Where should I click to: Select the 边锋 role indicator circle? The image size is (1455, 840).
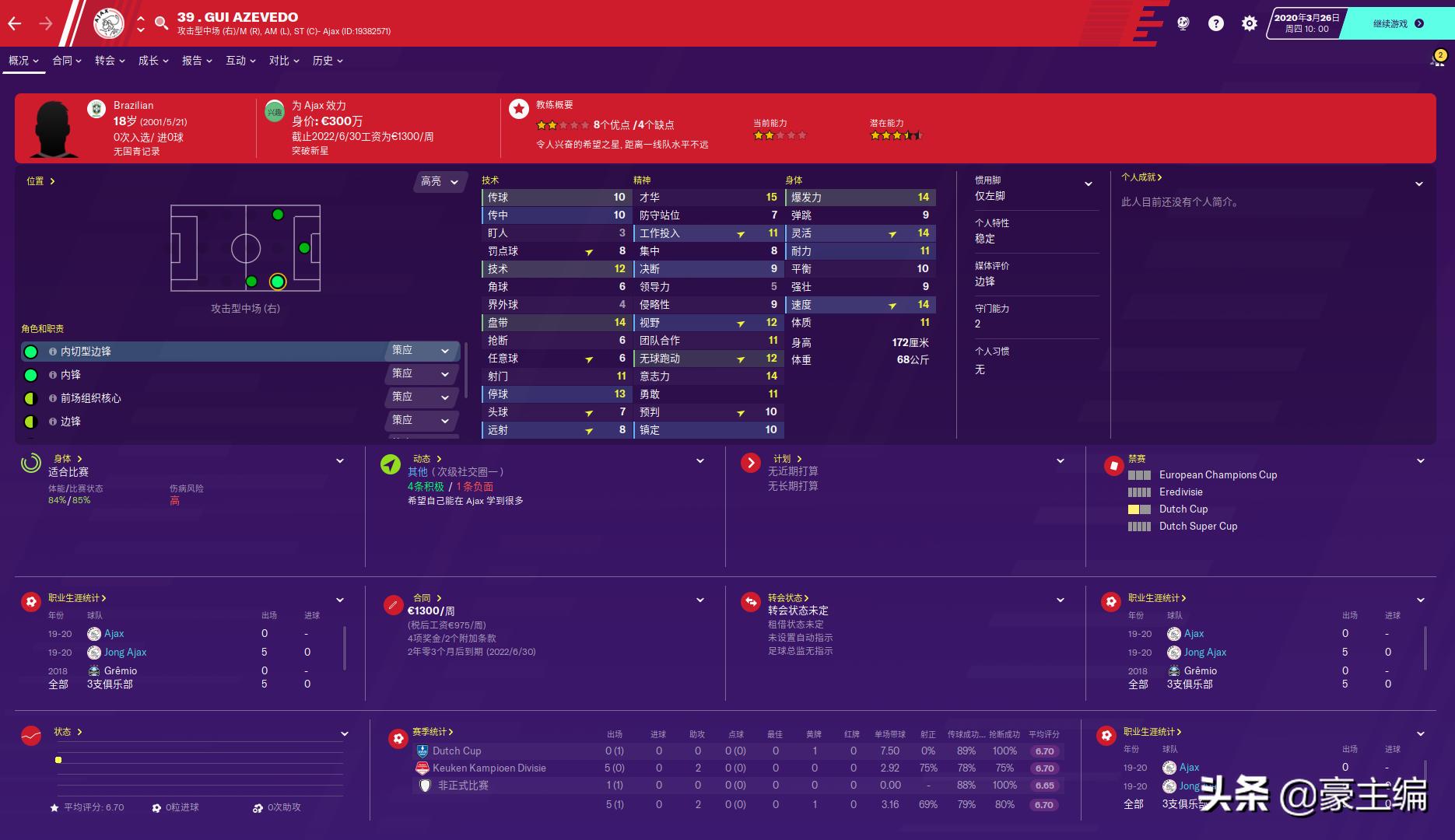point(31,422)
